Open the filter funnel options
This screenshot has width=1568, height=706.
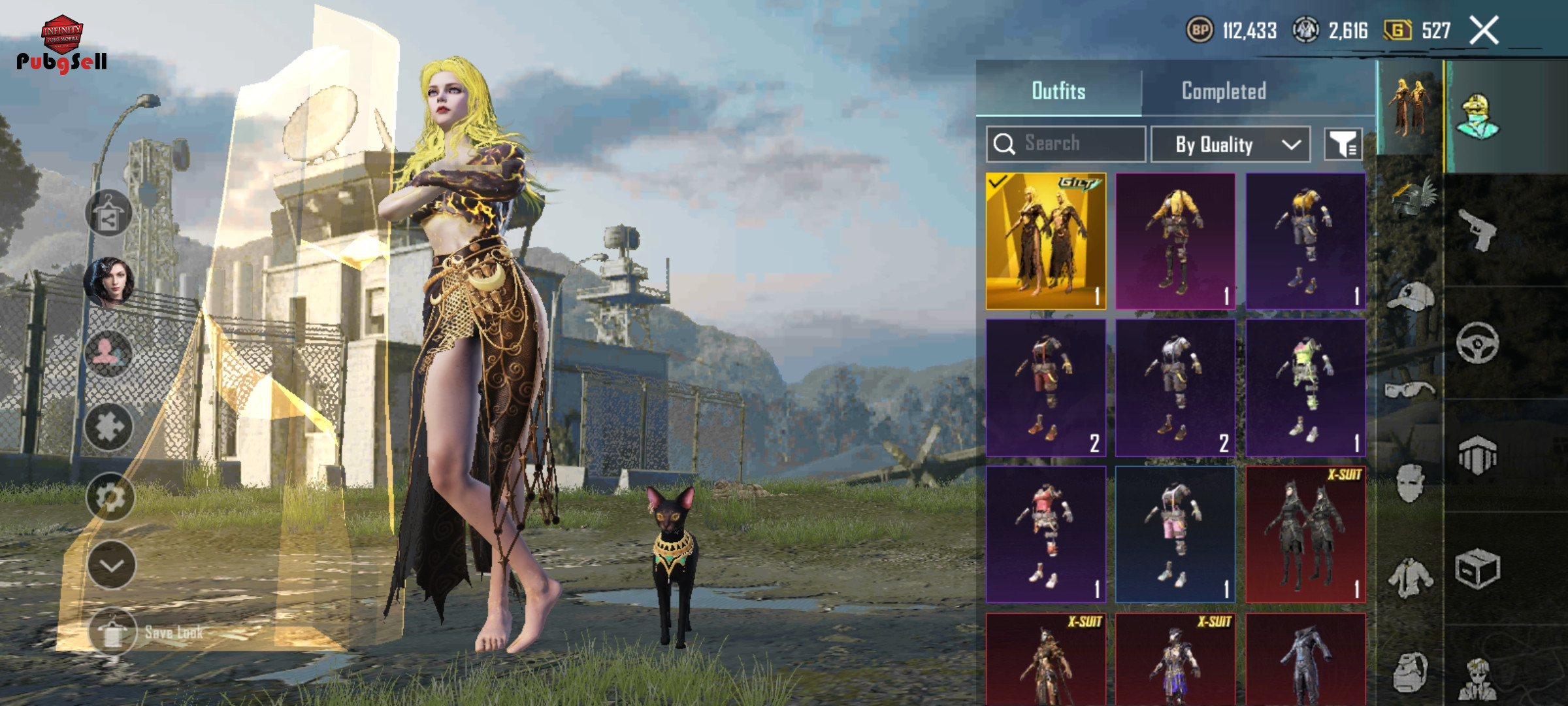point(1343,144)
